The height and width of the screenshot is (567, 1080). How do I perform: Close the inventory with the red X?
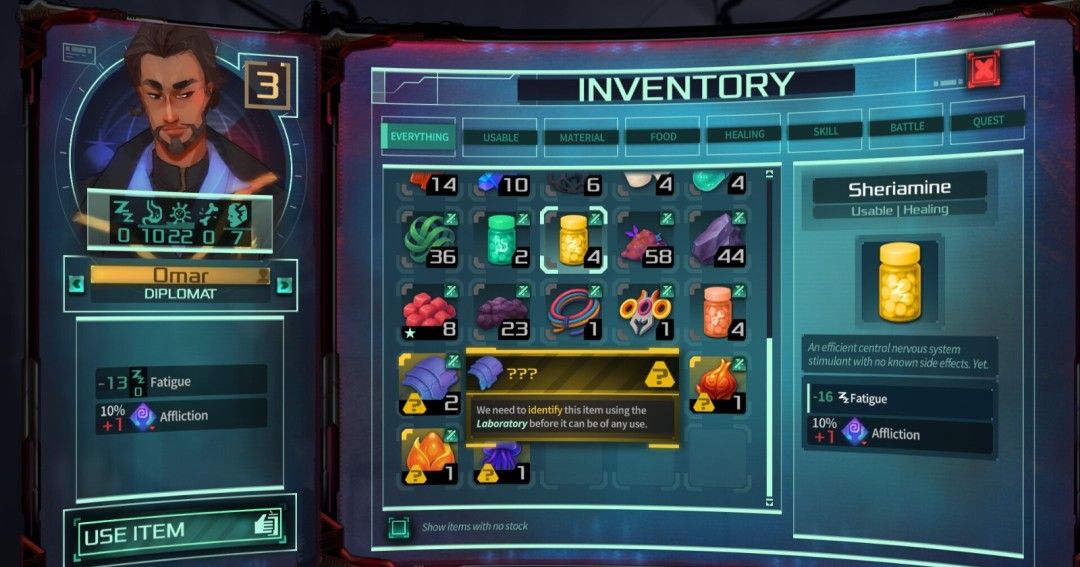pos(983,70)
